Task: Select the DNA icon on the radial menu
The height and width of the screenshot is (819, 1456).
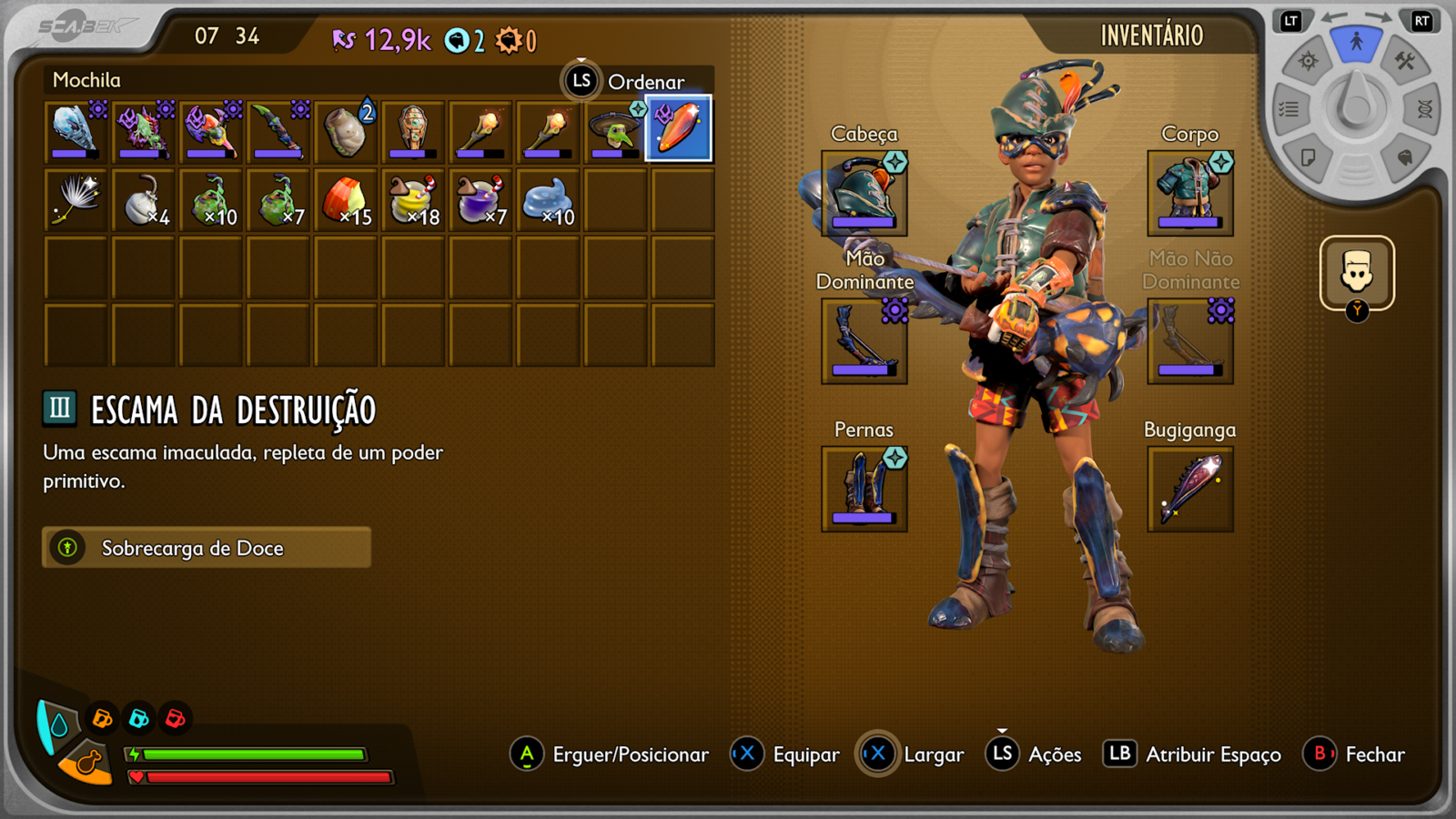Action: click(1425, 110)
